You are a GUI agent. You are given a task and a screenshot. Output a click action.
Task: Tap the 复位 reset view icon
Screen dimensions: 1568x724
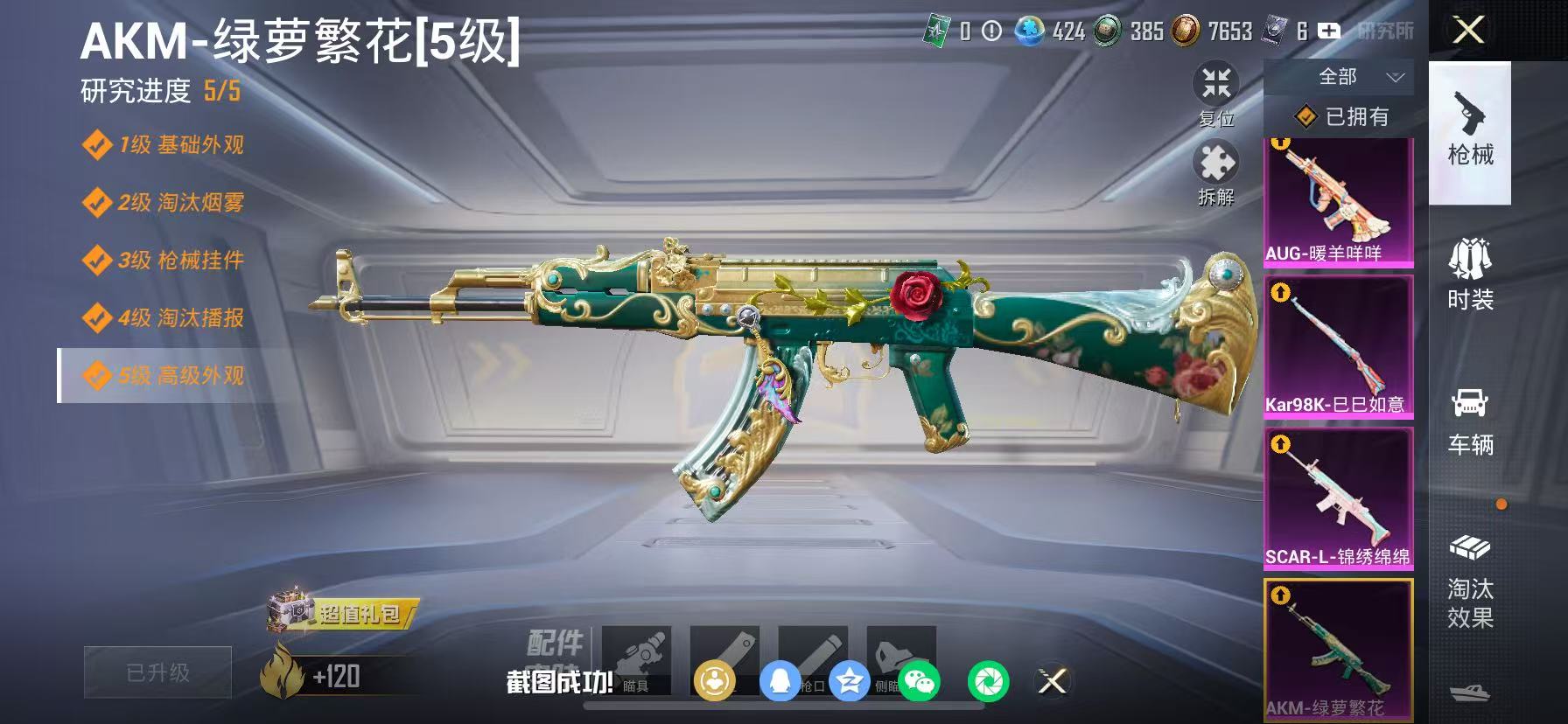point(1216,83)
